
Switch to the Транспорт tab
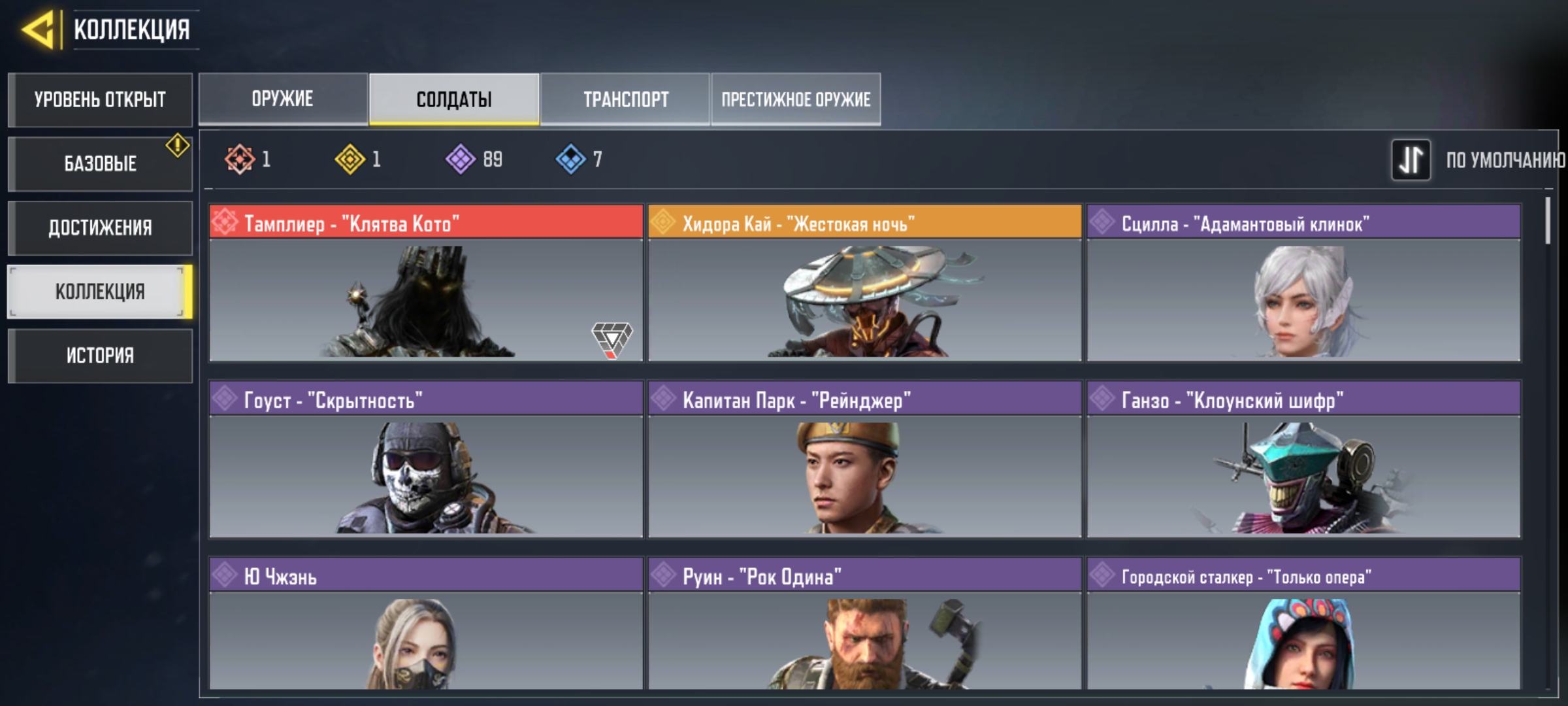pos(625,99)
